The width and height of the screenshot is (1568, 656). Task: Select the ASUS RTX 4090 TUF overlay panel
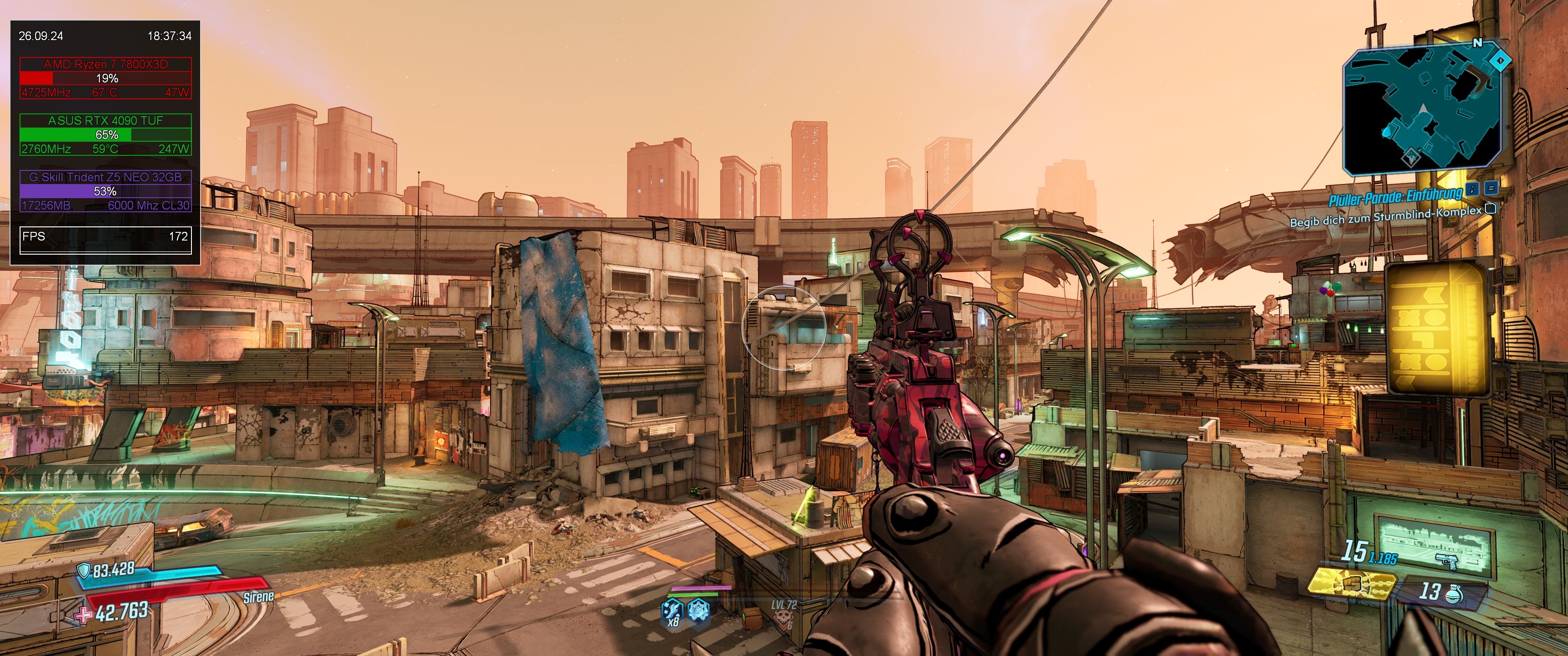[105, 134]
